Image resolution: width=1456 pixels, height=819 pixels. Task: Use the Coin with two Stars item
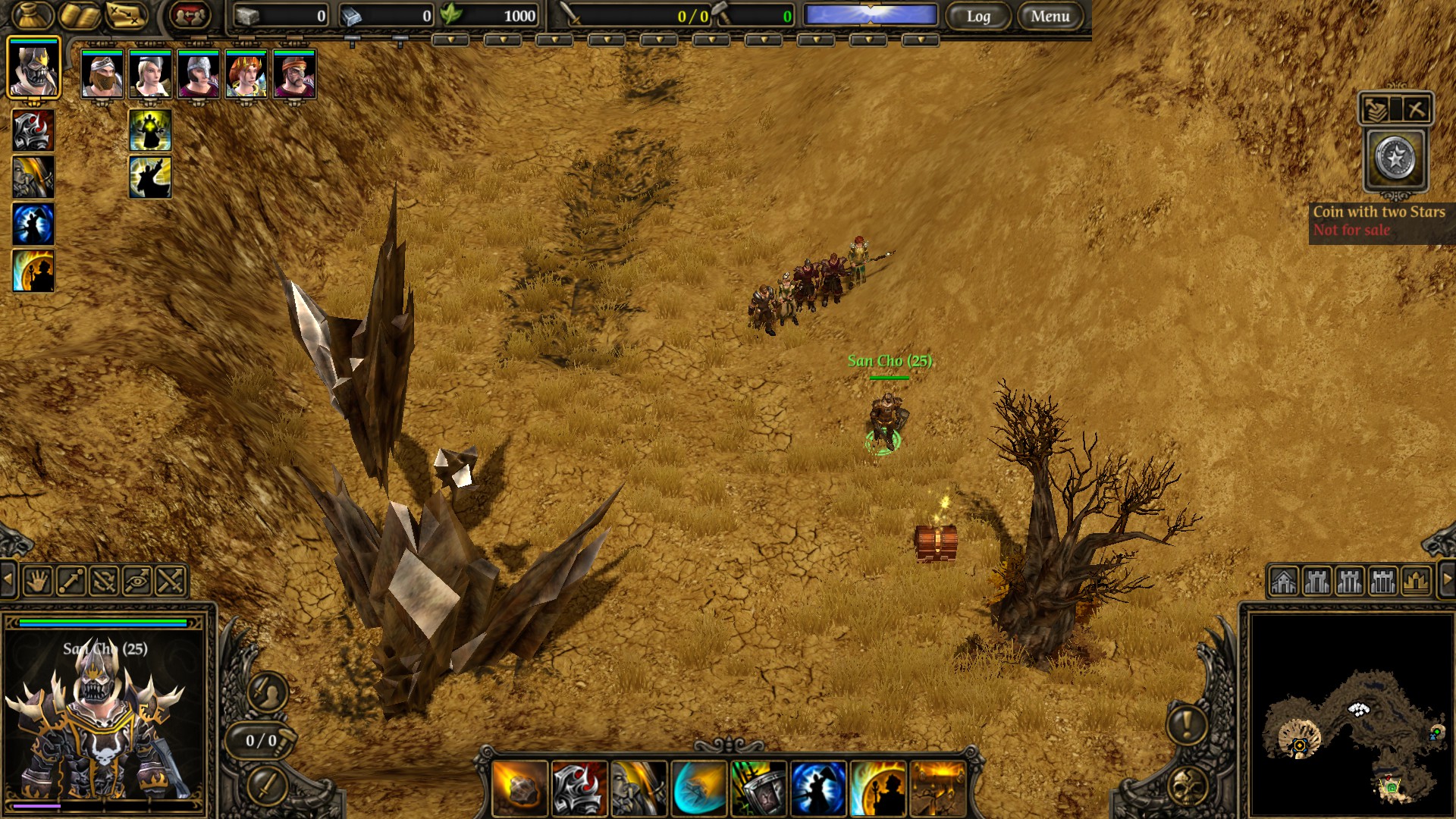[x=1395, y=159]
